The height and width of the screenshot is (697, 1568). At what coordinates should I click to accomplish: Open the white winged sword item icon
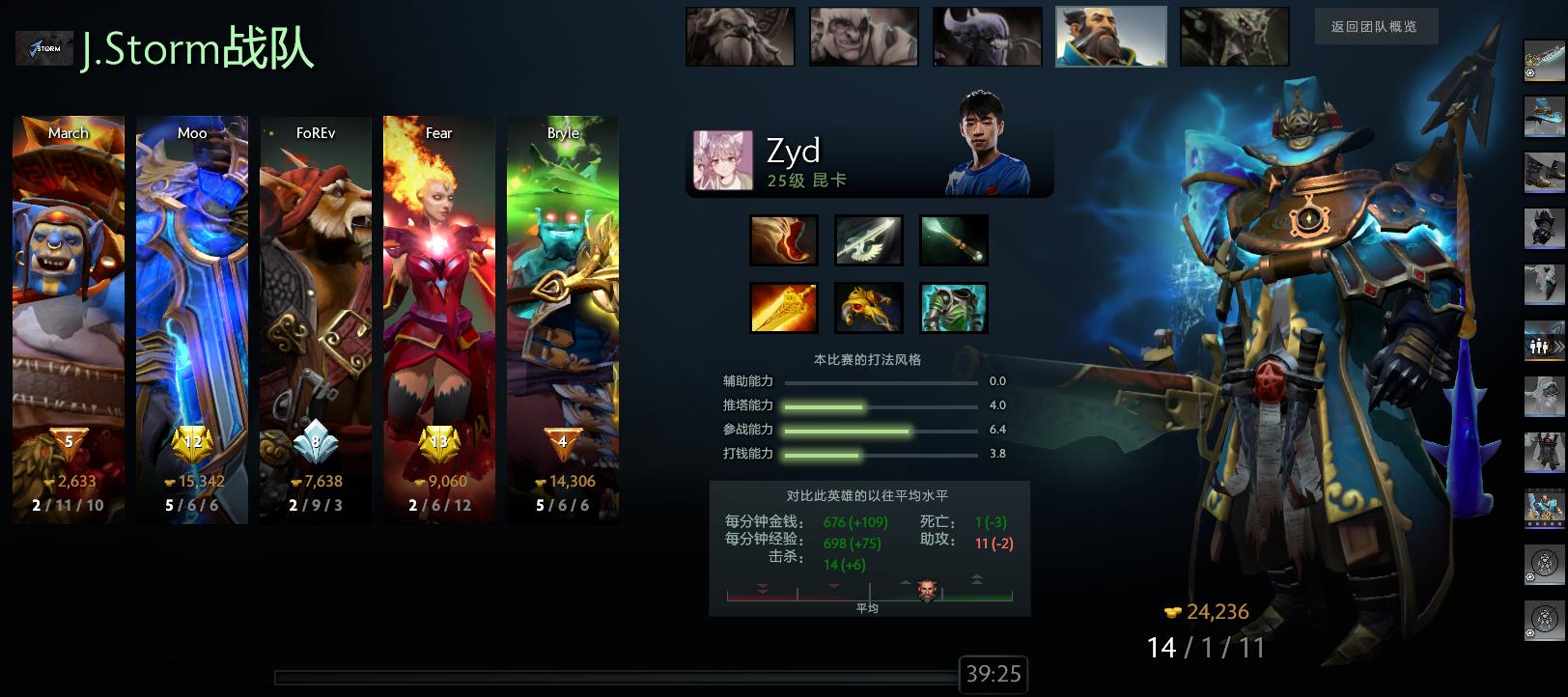(x=869, y=239)
